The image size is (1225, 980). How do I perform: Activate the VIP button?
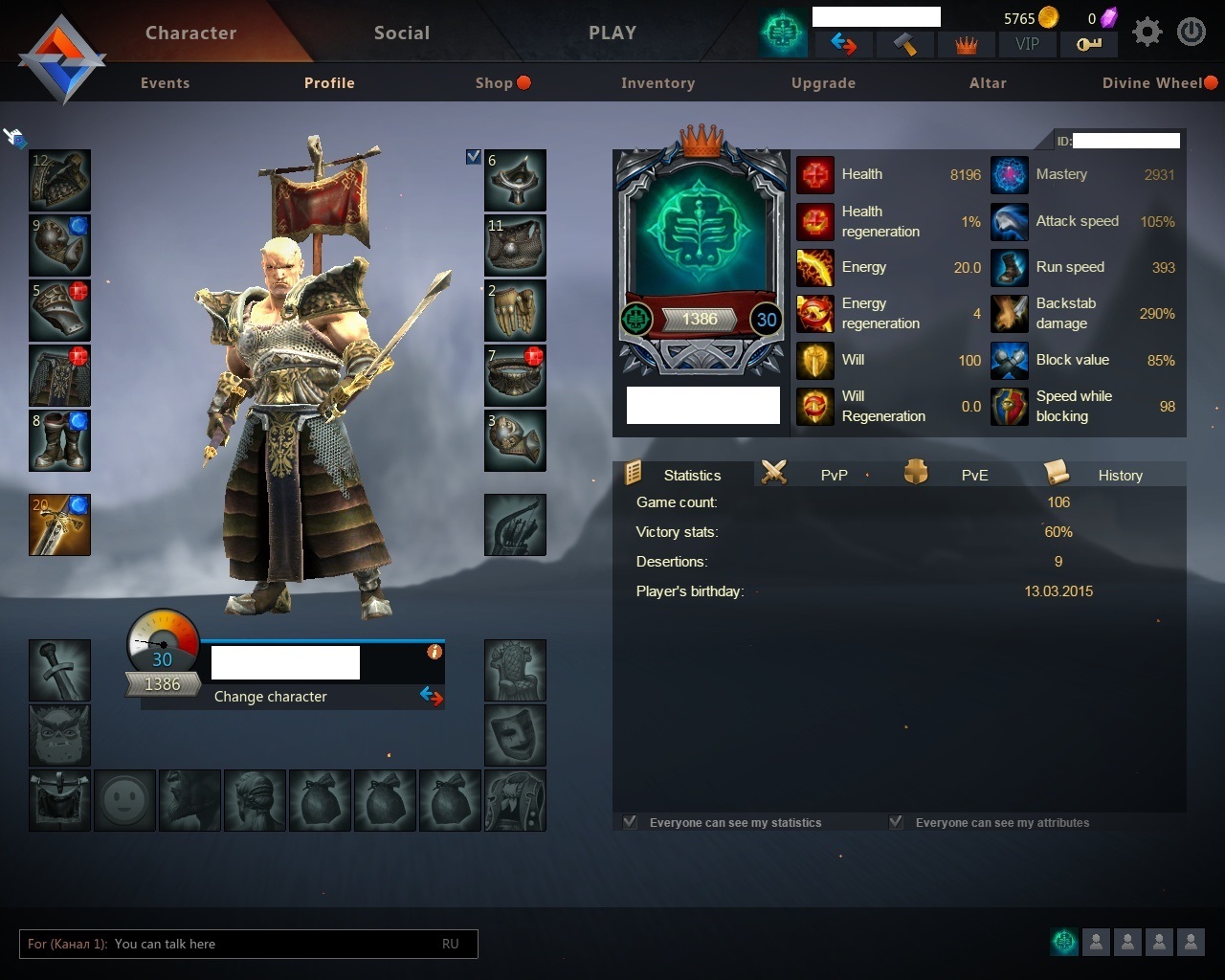pyautogui.click(x=1027, y=44)
